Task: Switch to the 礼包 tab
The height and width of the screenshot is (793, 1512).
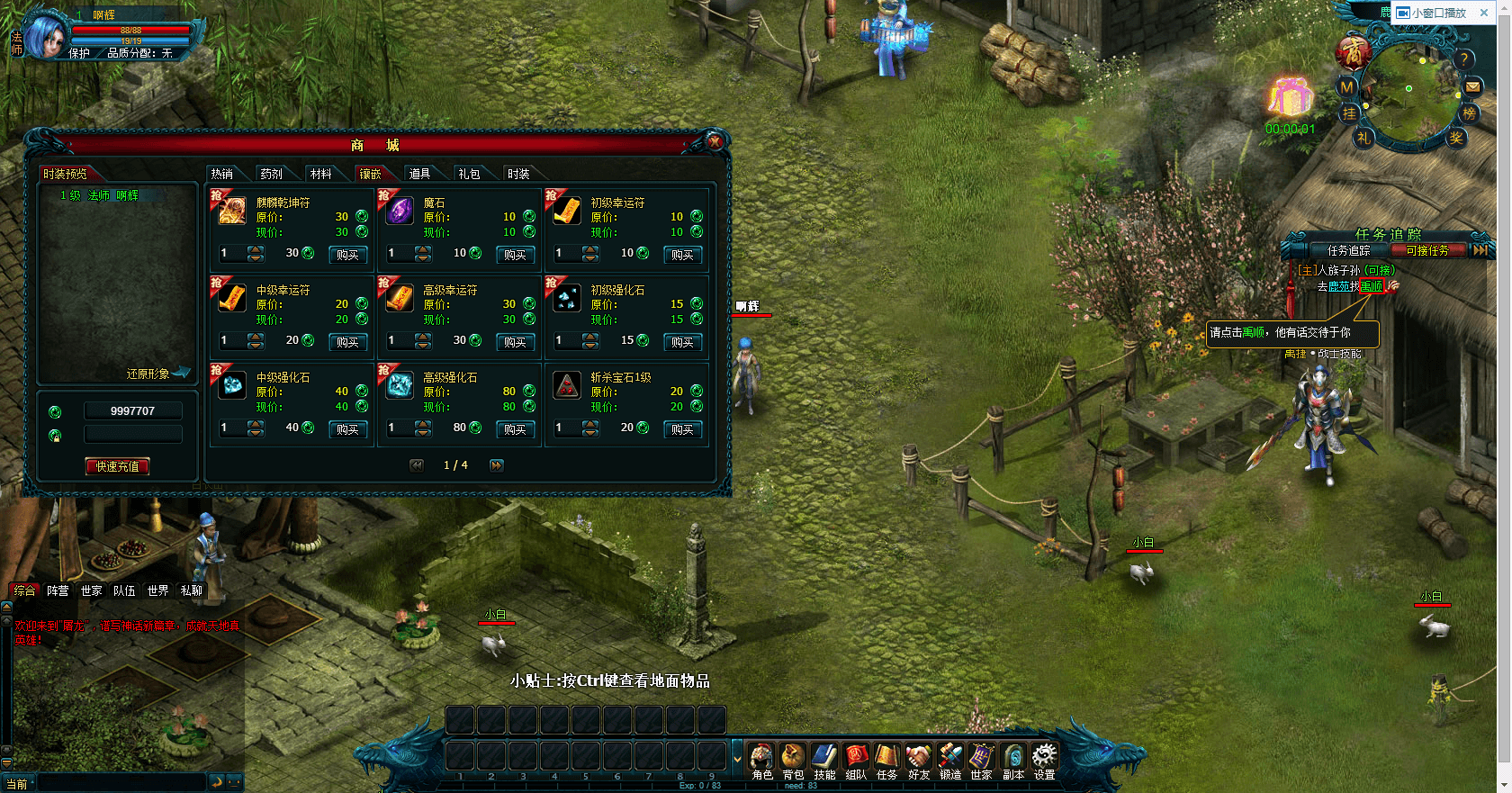Action: pos(469,174)
